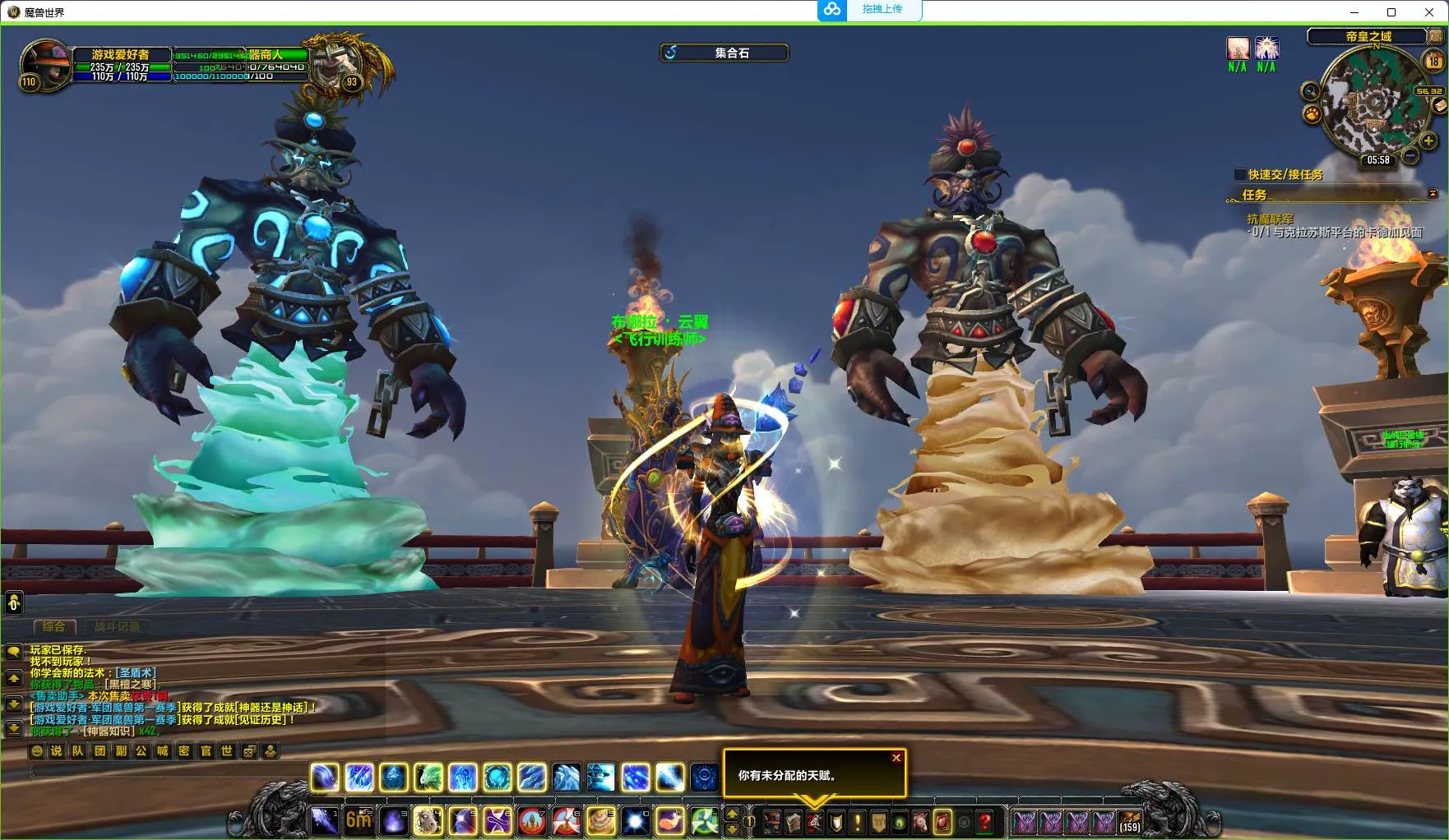
Task: Close the unassigned talents popup
Action: (896, 758)
